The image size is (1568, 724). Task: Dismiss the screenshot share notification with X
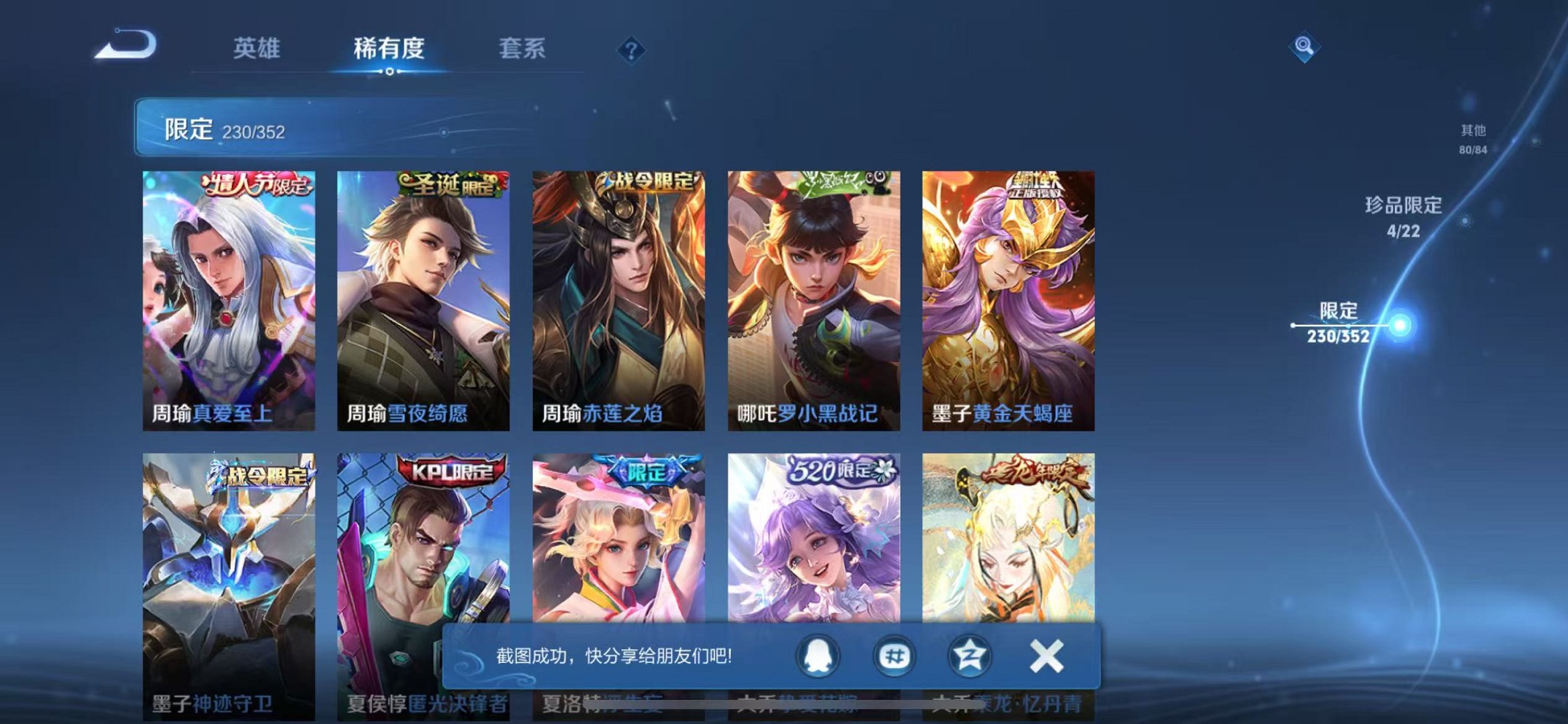pyautogui.click(x=1047, y=655)
